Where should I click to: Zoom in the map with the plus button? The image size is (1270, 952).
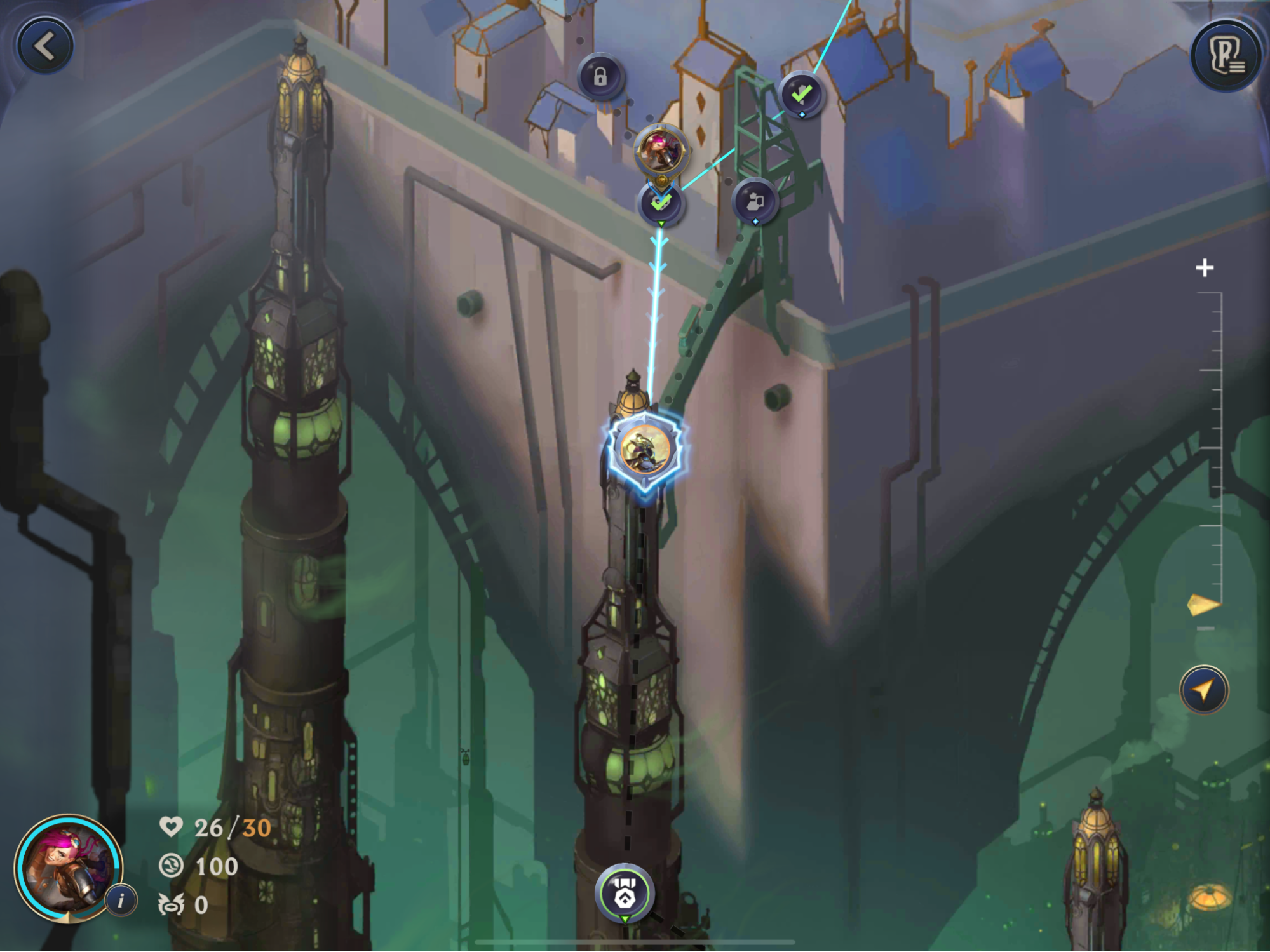(x=1204, y=268)
